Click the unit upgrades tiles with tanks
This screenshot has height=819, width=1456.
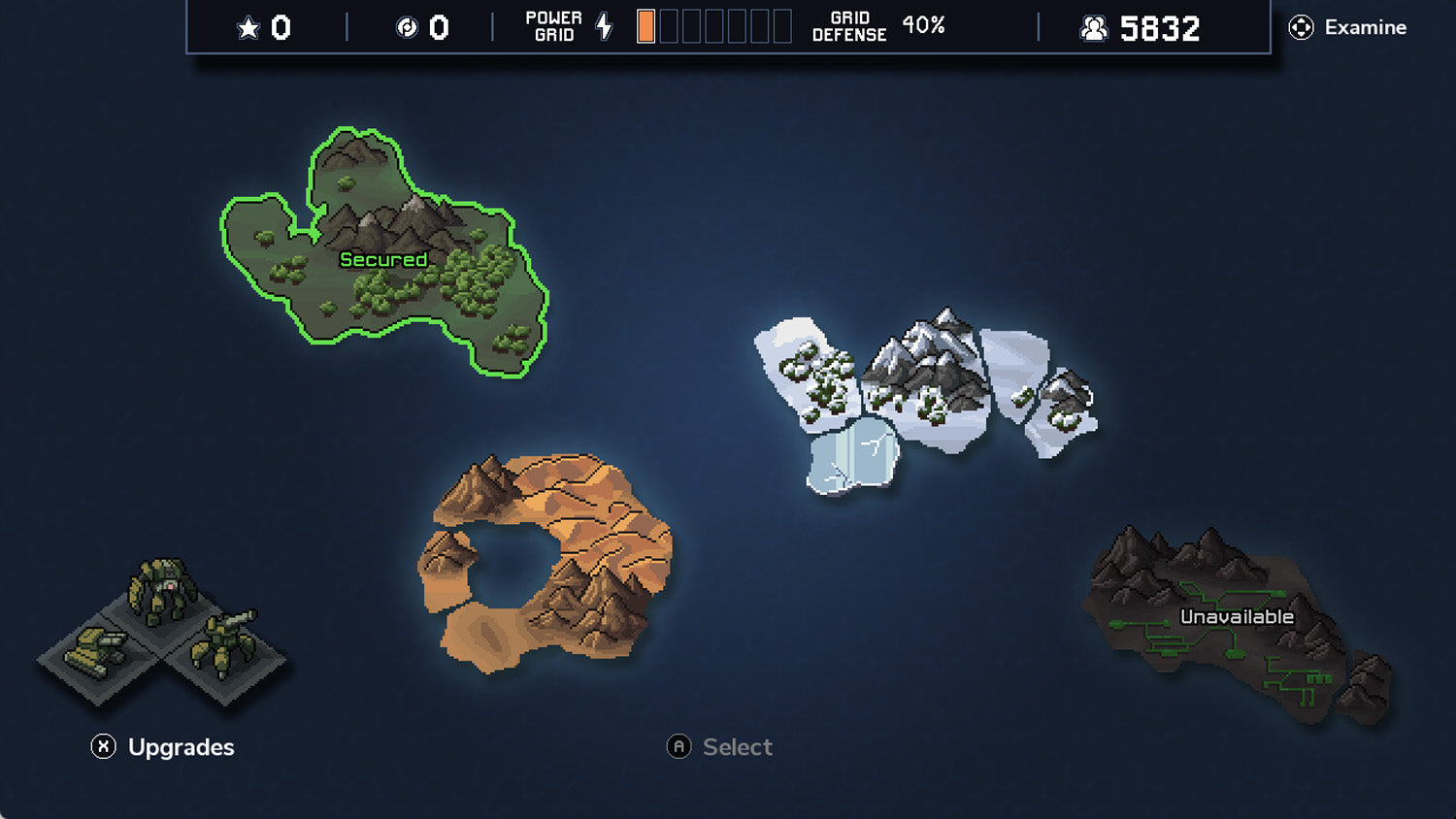coord(162,631)
